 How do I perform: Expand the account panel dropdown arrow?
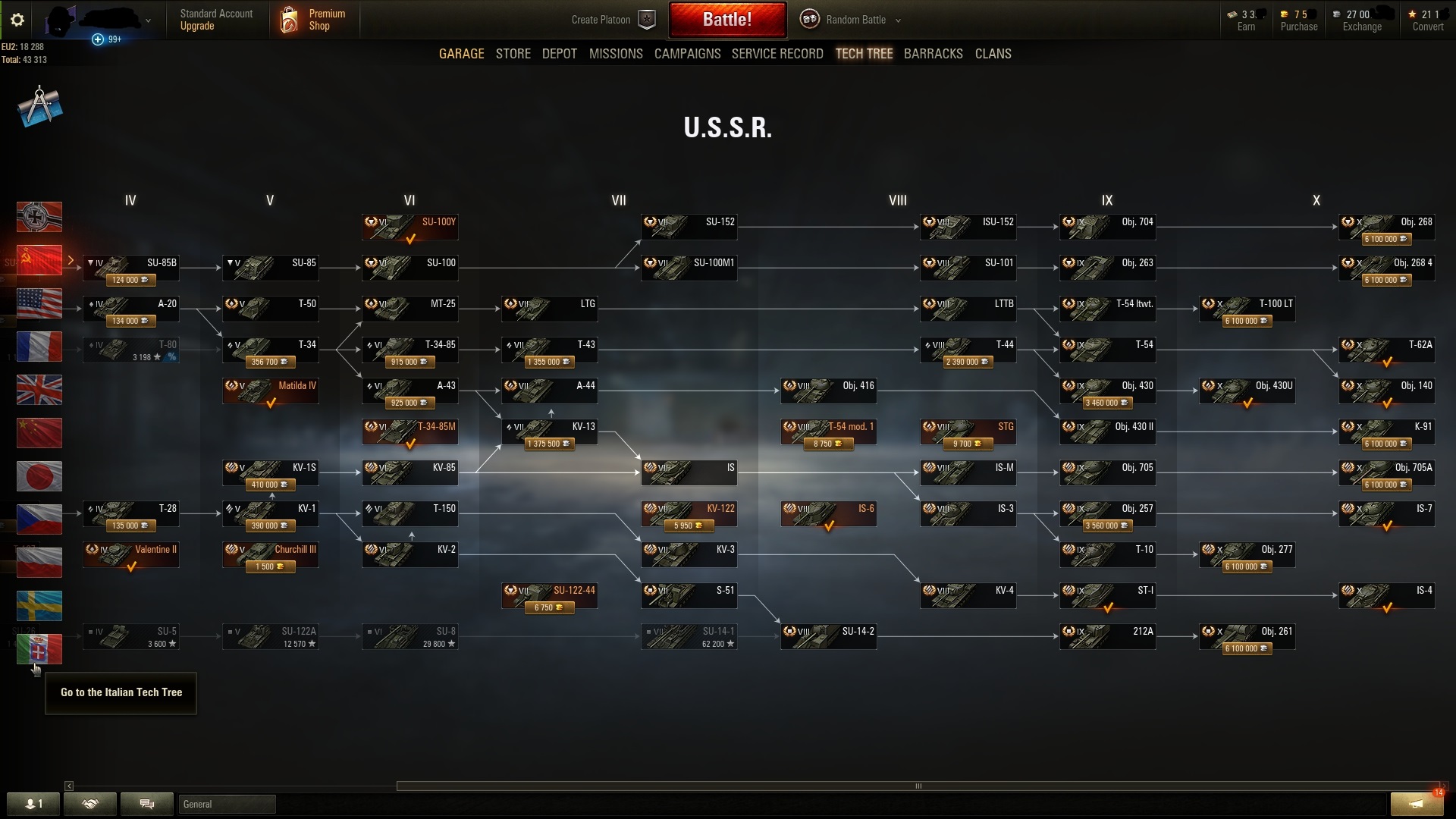pyautogui.click(x=149, y=20)
